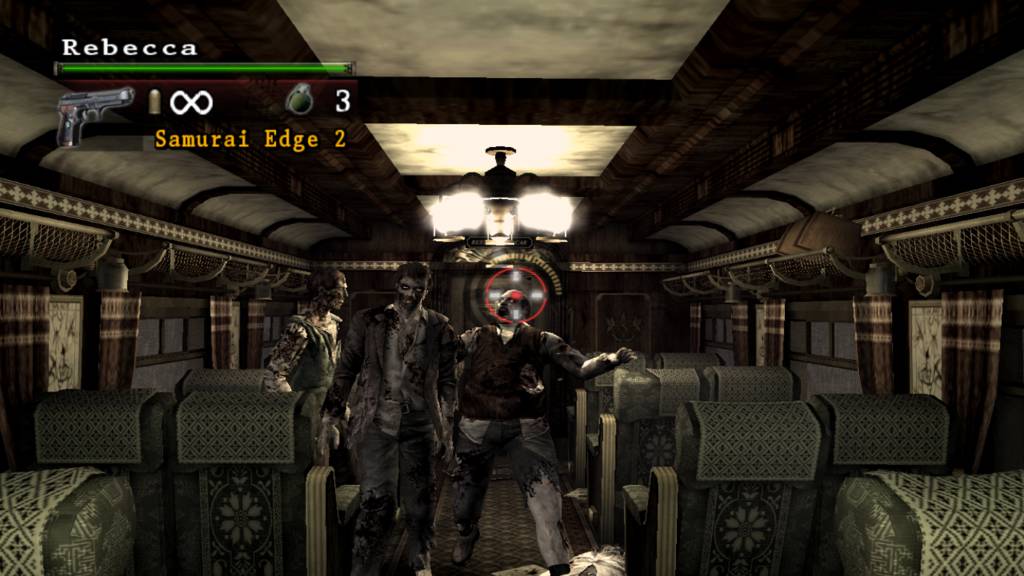Image resolution: width=1024 pixels, height=576 pixels.
Task: Click the hand grenade icon
Action: pos(299,100)
